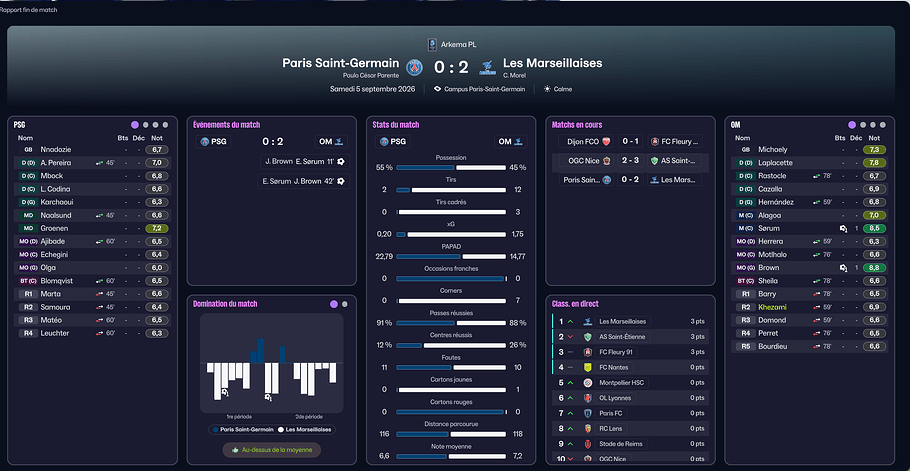Open Leuchter's row in PSG substitutes
Image resolution: width=910 pixels, height=471 pixels.
point(55,333)
